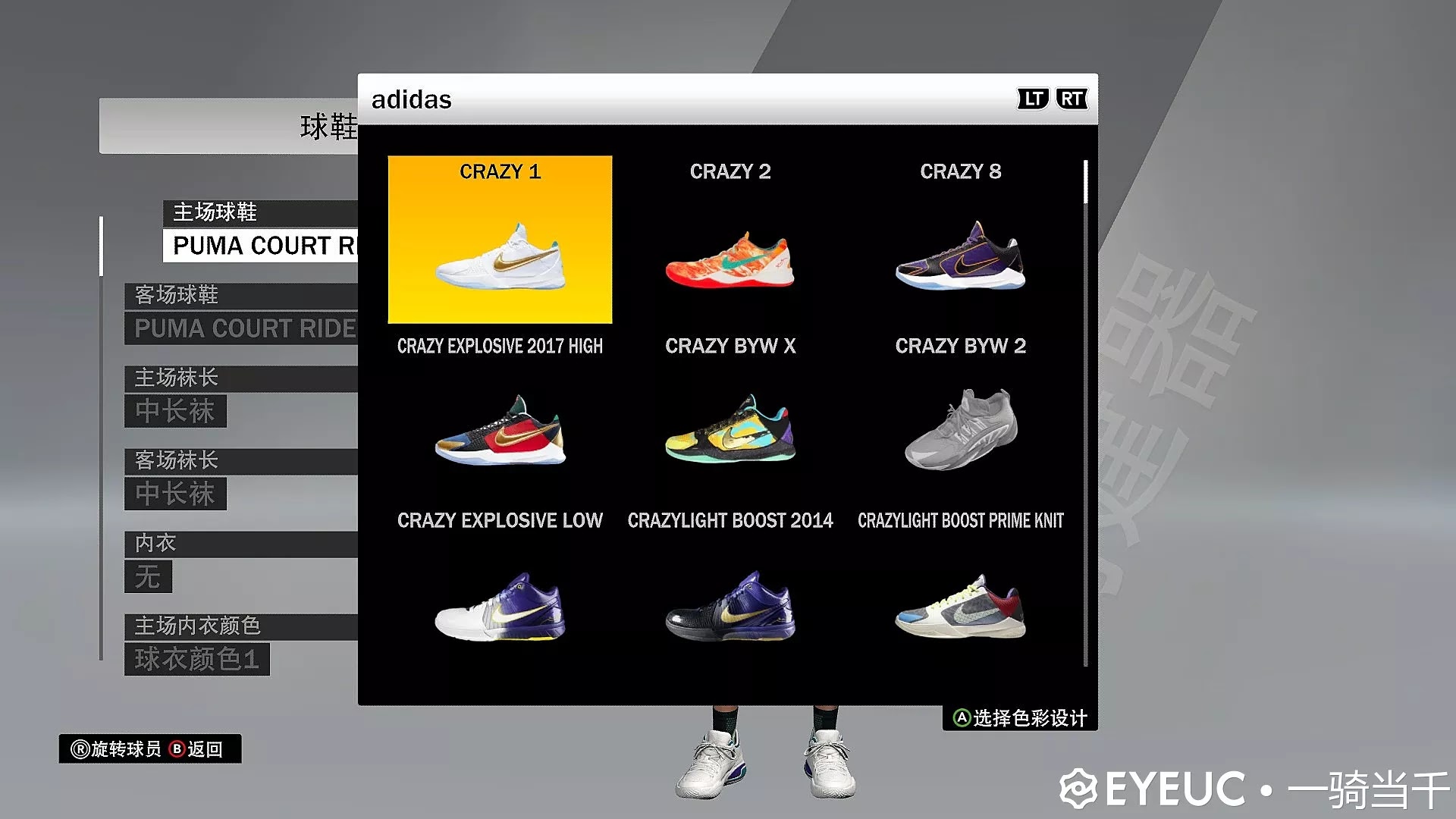The image size is (1456, 819).
Task: Switch 主场袜长 sock length setting
Action: pos(176,412)
